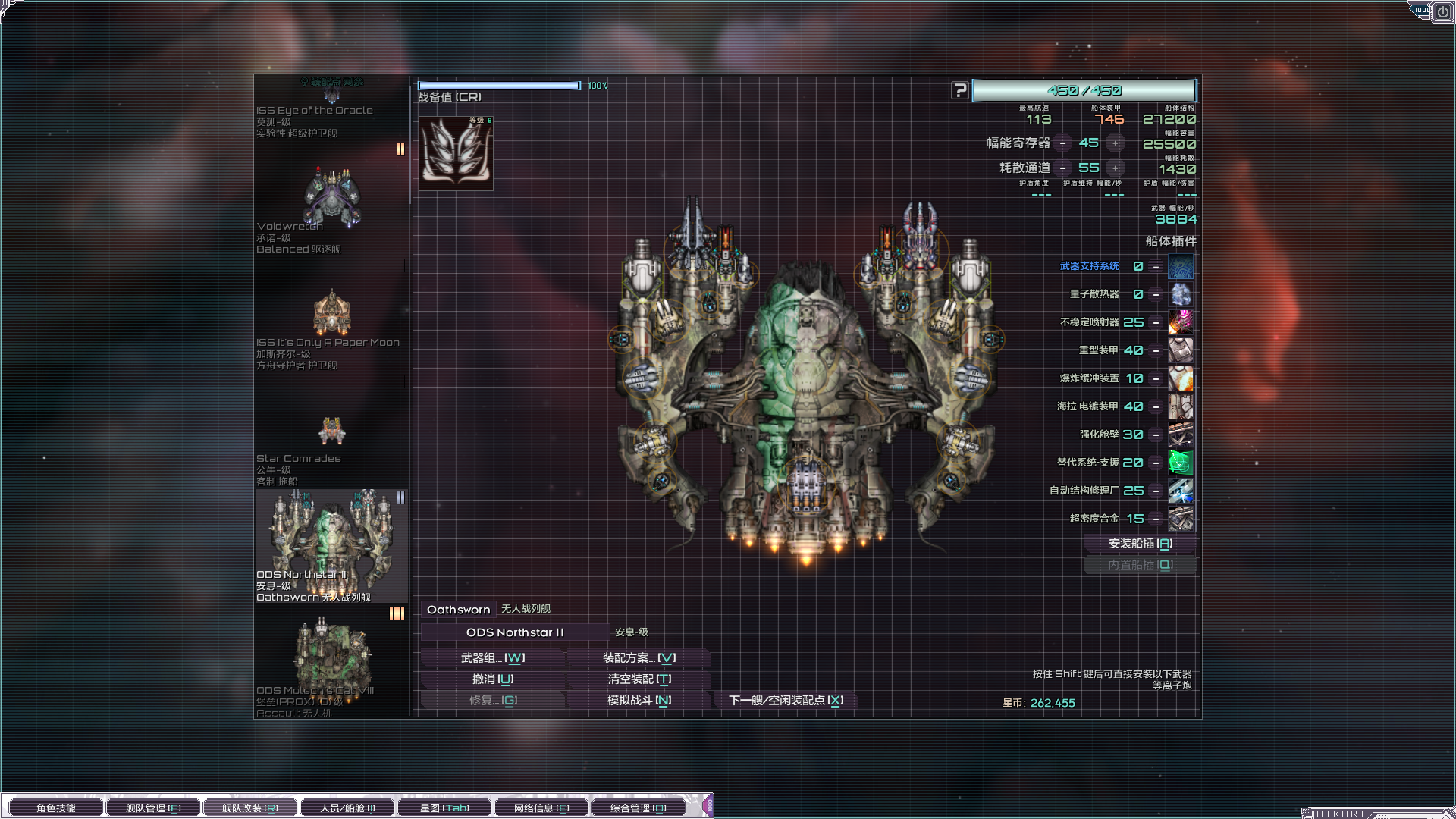
Task: Switch to 舰队管理 fleet management tab
Action: point(153,808)
